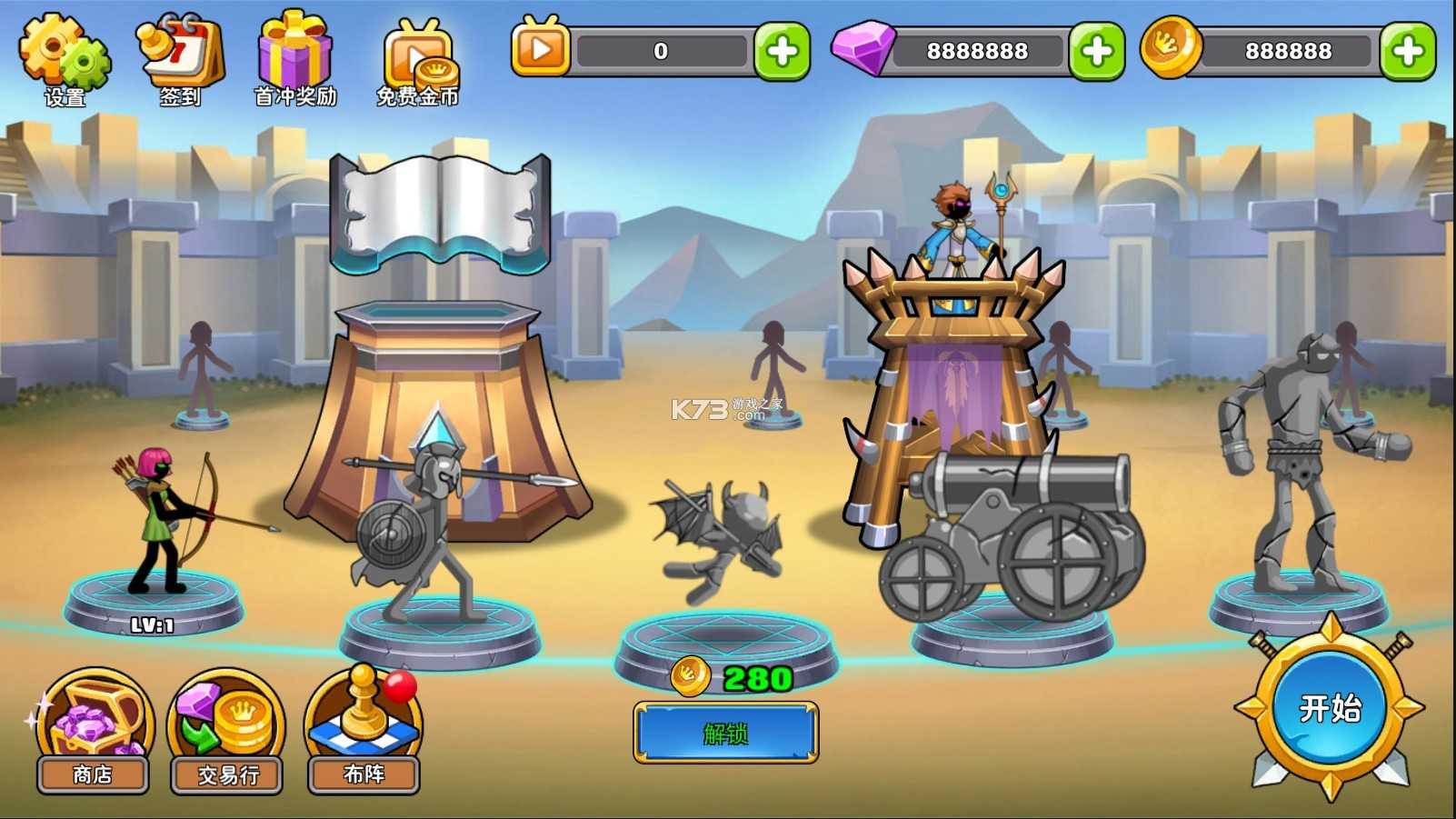
Task: Open the 布阵 formation menu
Action: (x=364, y=729)
